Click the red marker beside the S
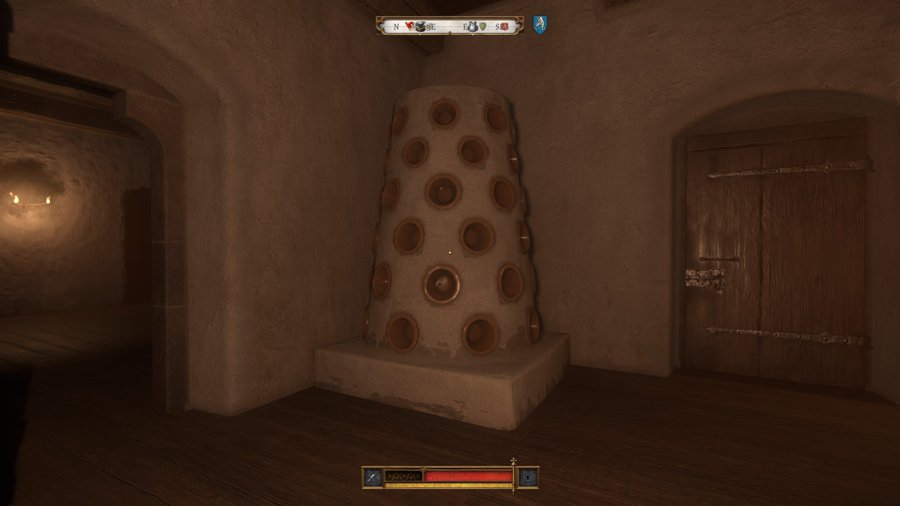 click(505, 26)
